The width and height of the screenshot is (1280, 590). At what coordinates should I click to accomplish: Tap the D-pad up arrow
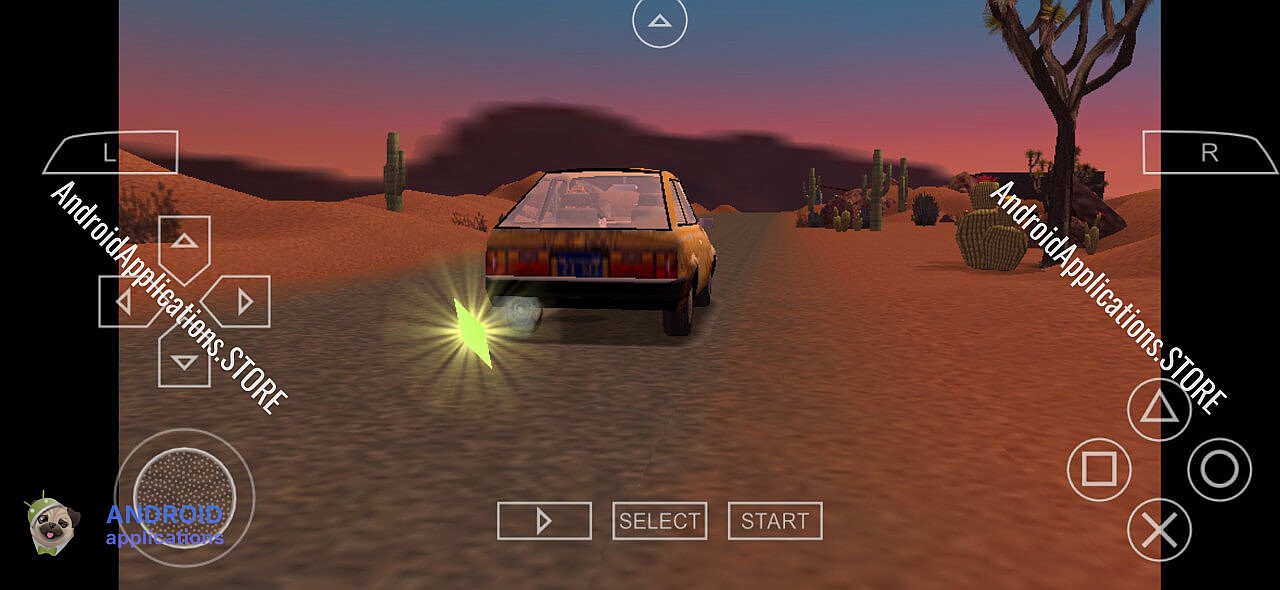tap(184, 242)
